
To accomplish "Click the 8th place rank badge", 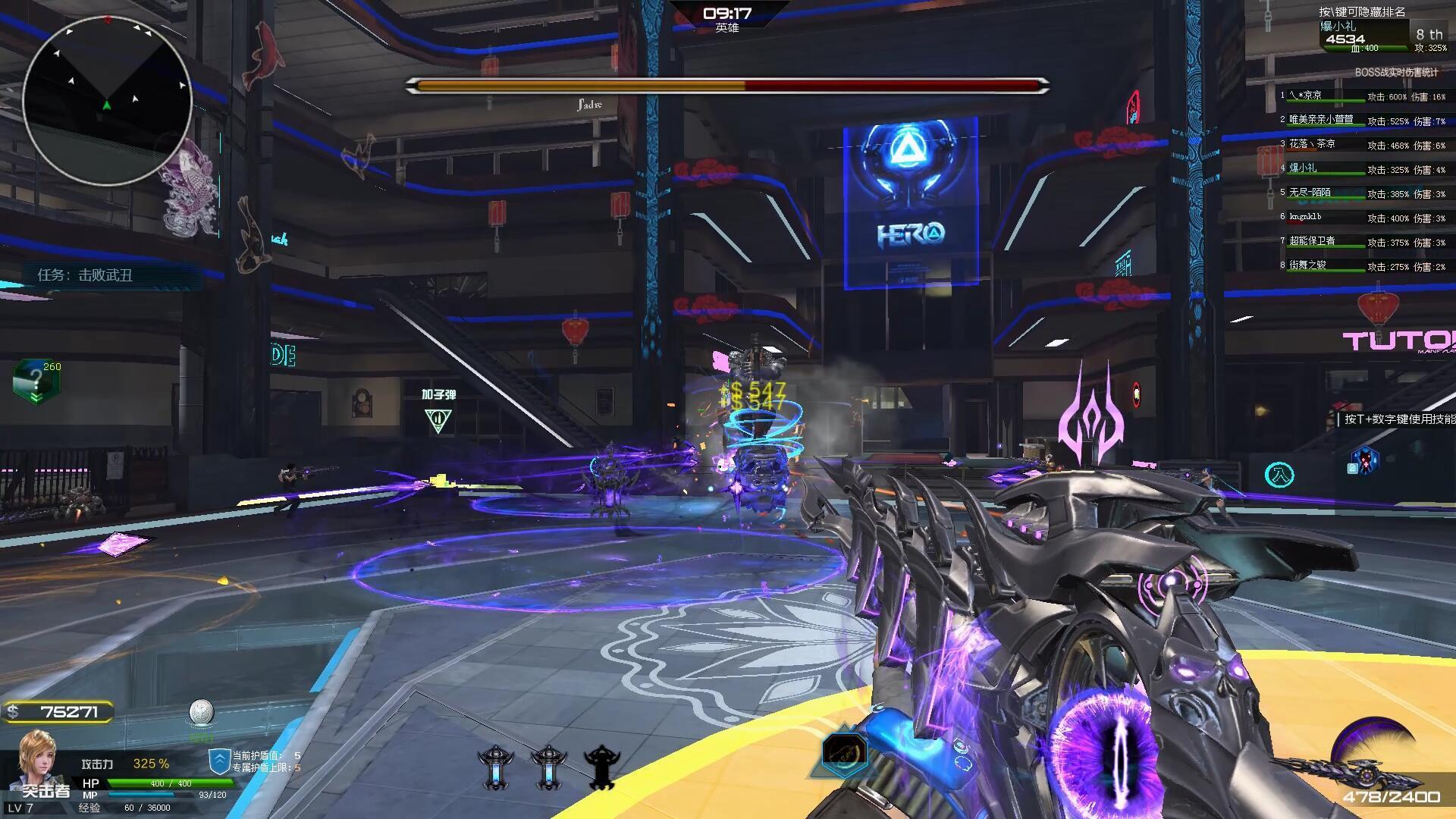I will click(1429, 35).
